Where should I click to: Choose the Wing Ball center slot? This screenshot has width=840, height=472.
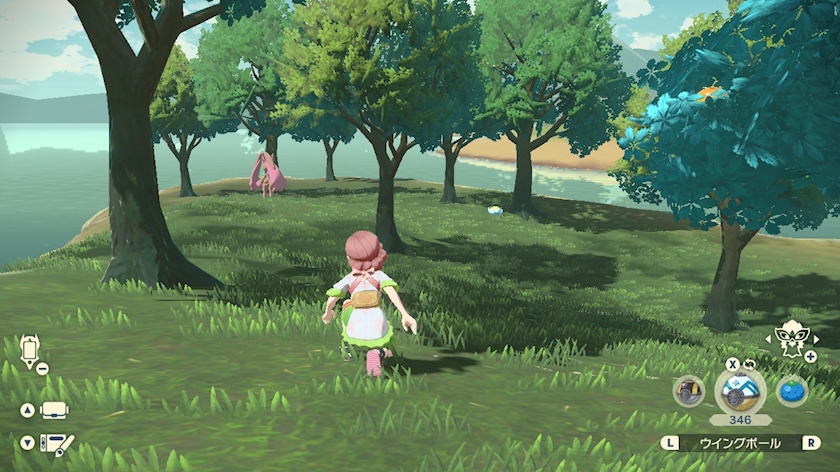pos(741,390)
